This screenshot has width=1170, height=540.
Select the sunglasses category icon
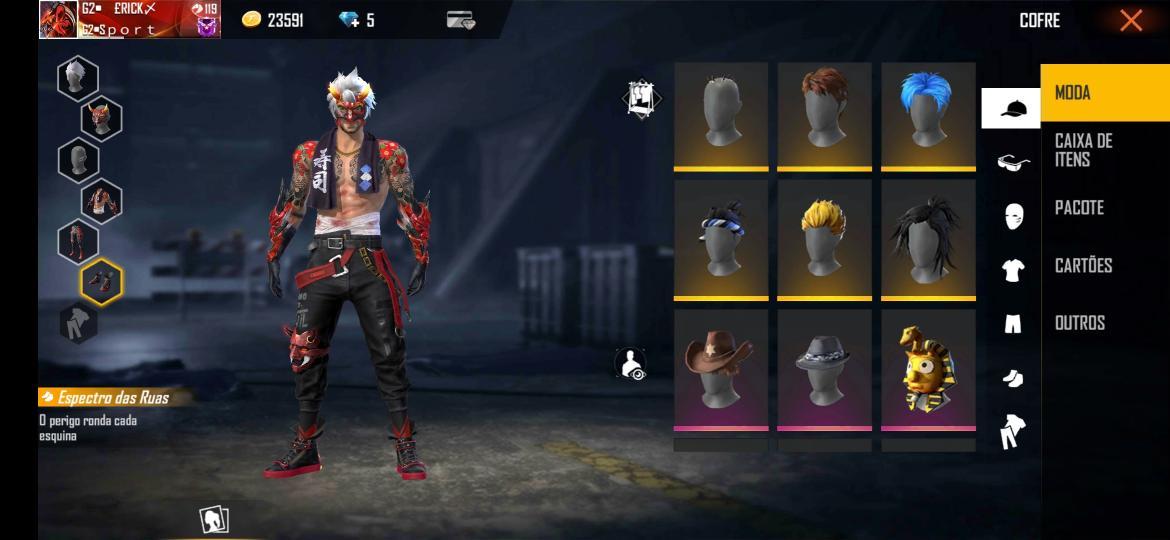coord(1012,162)
